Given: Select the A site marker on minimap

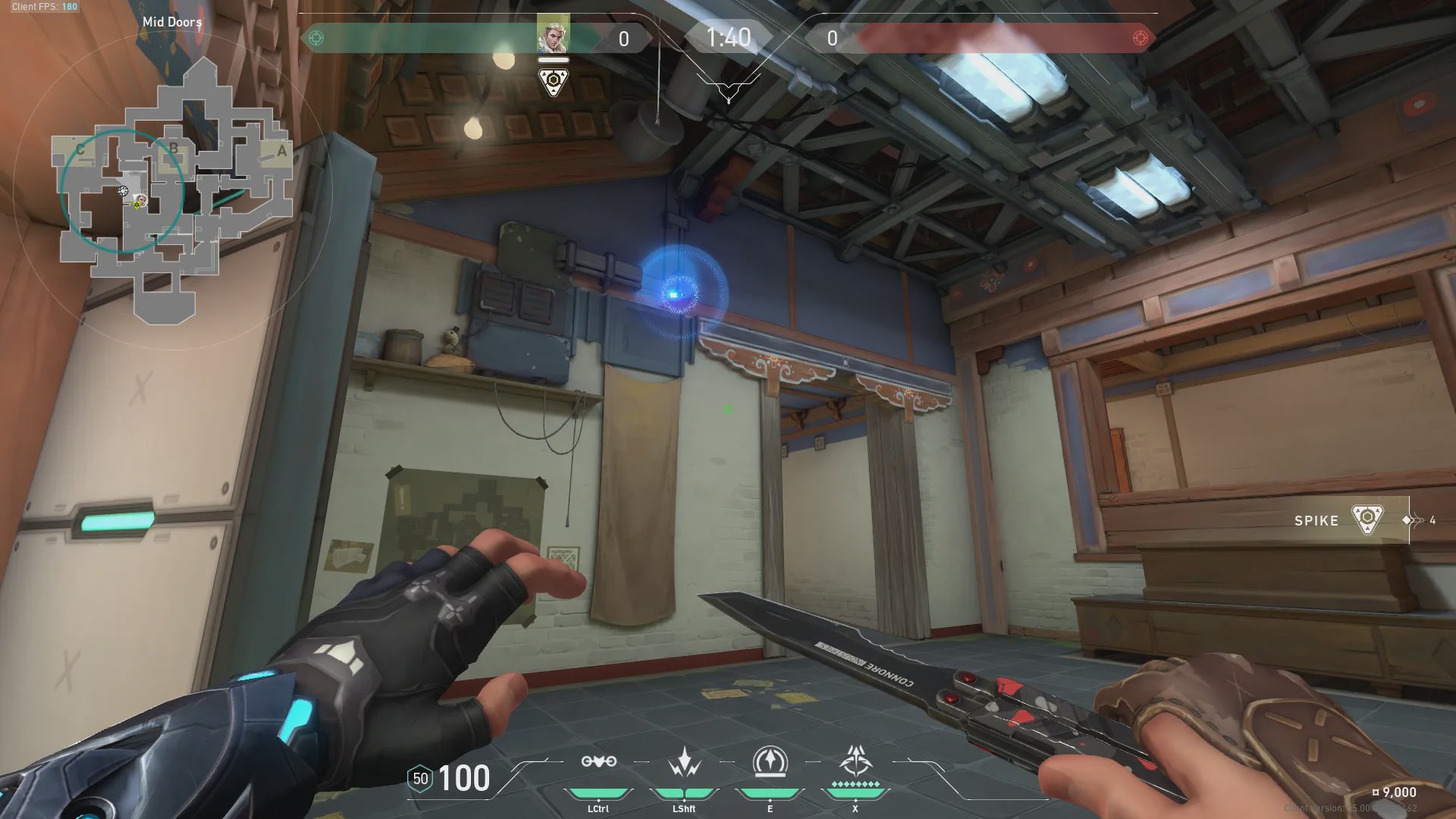Looking at the screenshot, I should (x=281, y=151).
